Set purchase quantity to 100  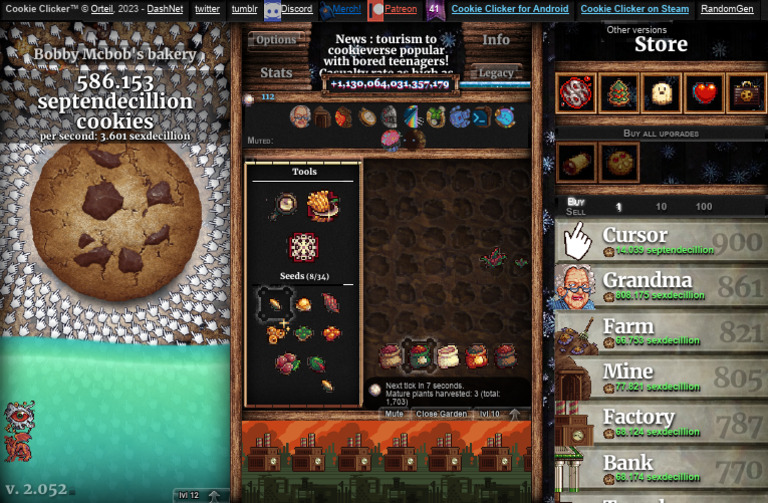coord(704,207)
